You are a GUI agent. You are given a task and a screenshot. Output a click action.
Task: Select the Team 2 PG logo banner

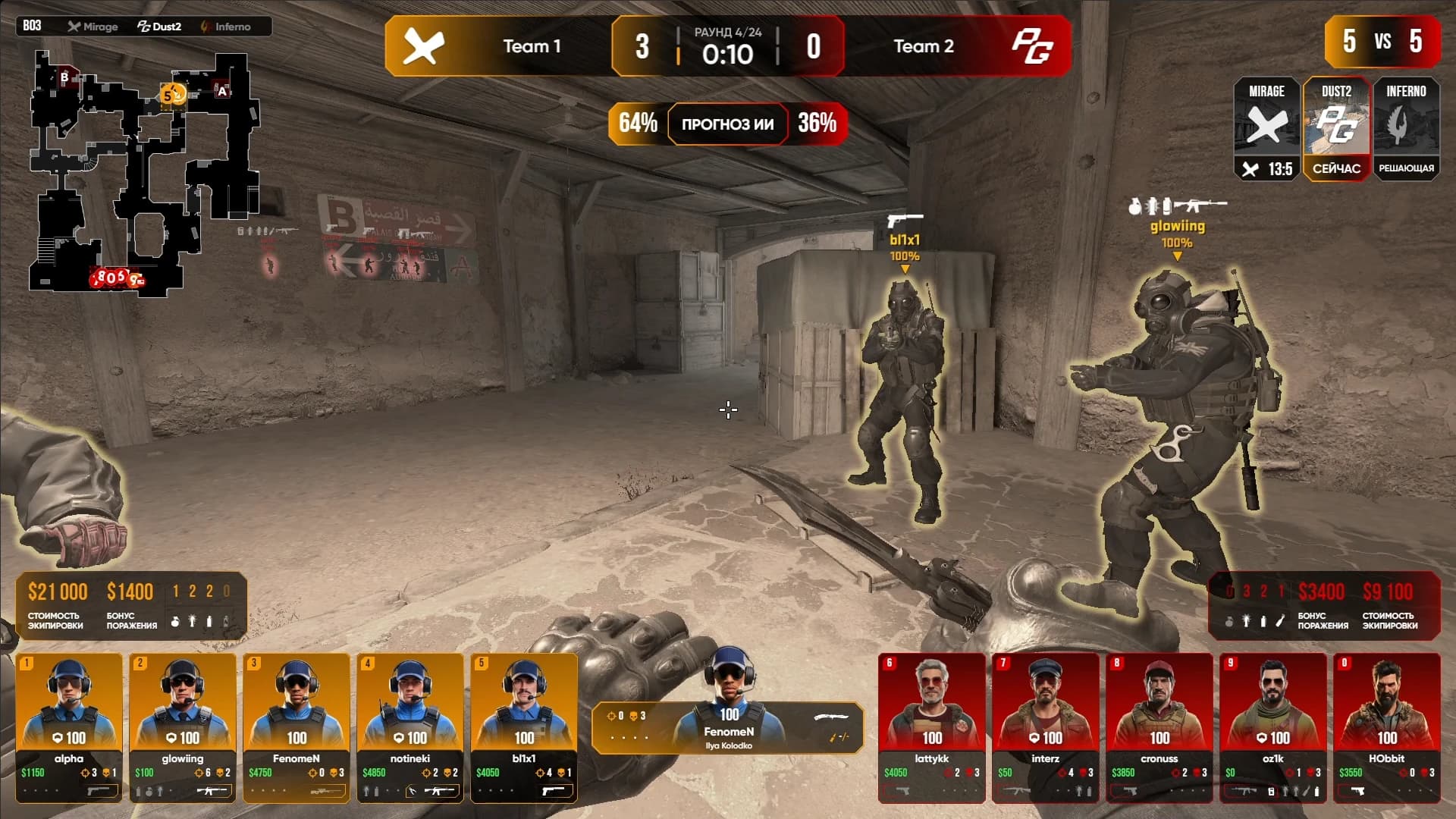click(x=1032, y=46)
